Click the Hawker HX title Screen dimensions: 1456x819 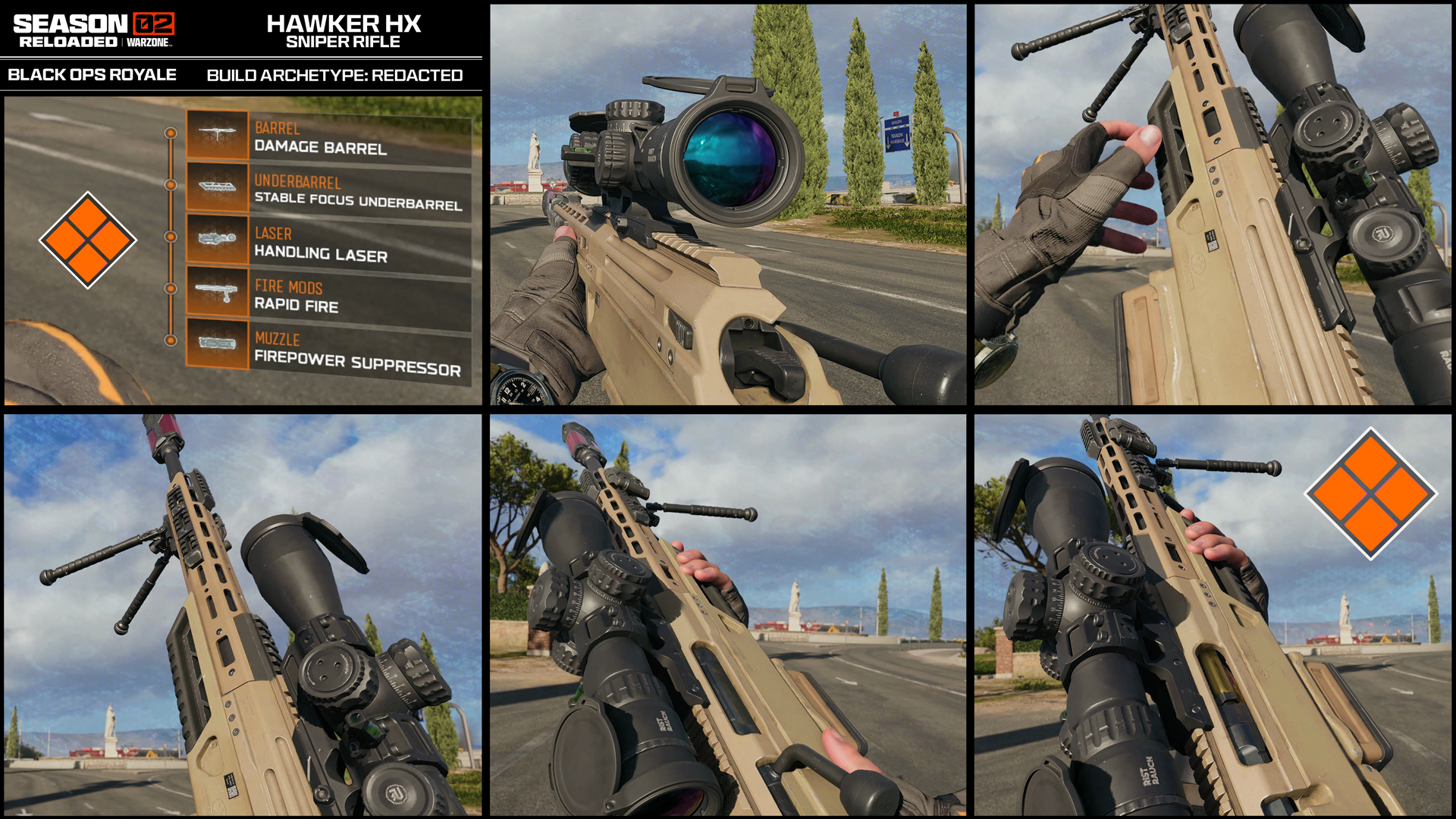coord(344,24)
